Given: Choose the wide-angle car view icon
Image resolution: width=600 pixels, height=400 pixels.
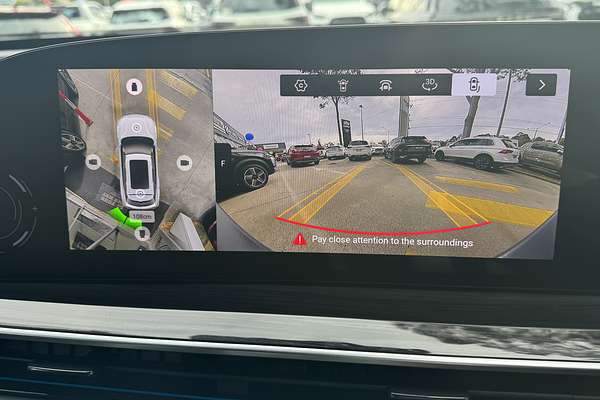Looking at the screenshot, I should tap(385, 85).
